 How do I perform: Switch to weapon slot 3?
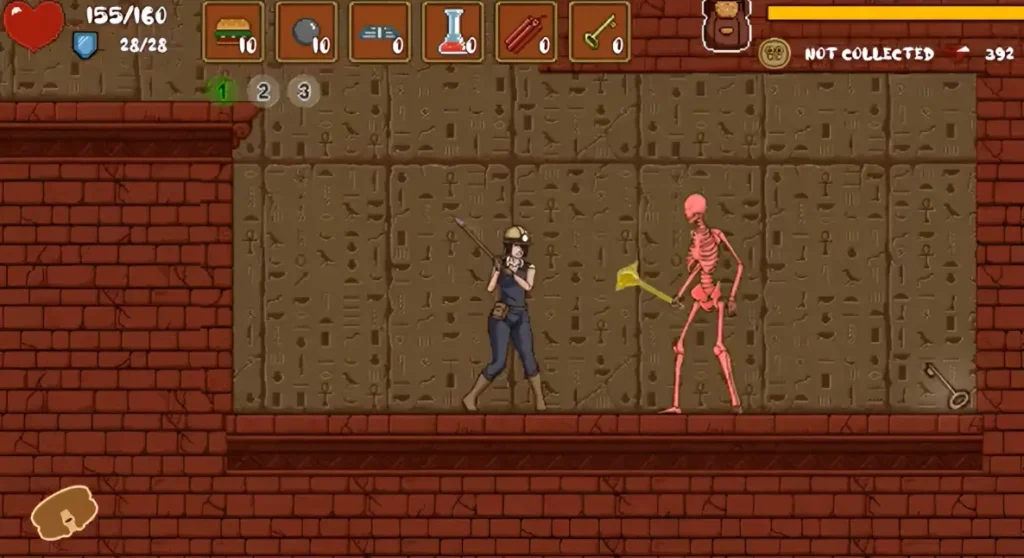click(304, 92)
